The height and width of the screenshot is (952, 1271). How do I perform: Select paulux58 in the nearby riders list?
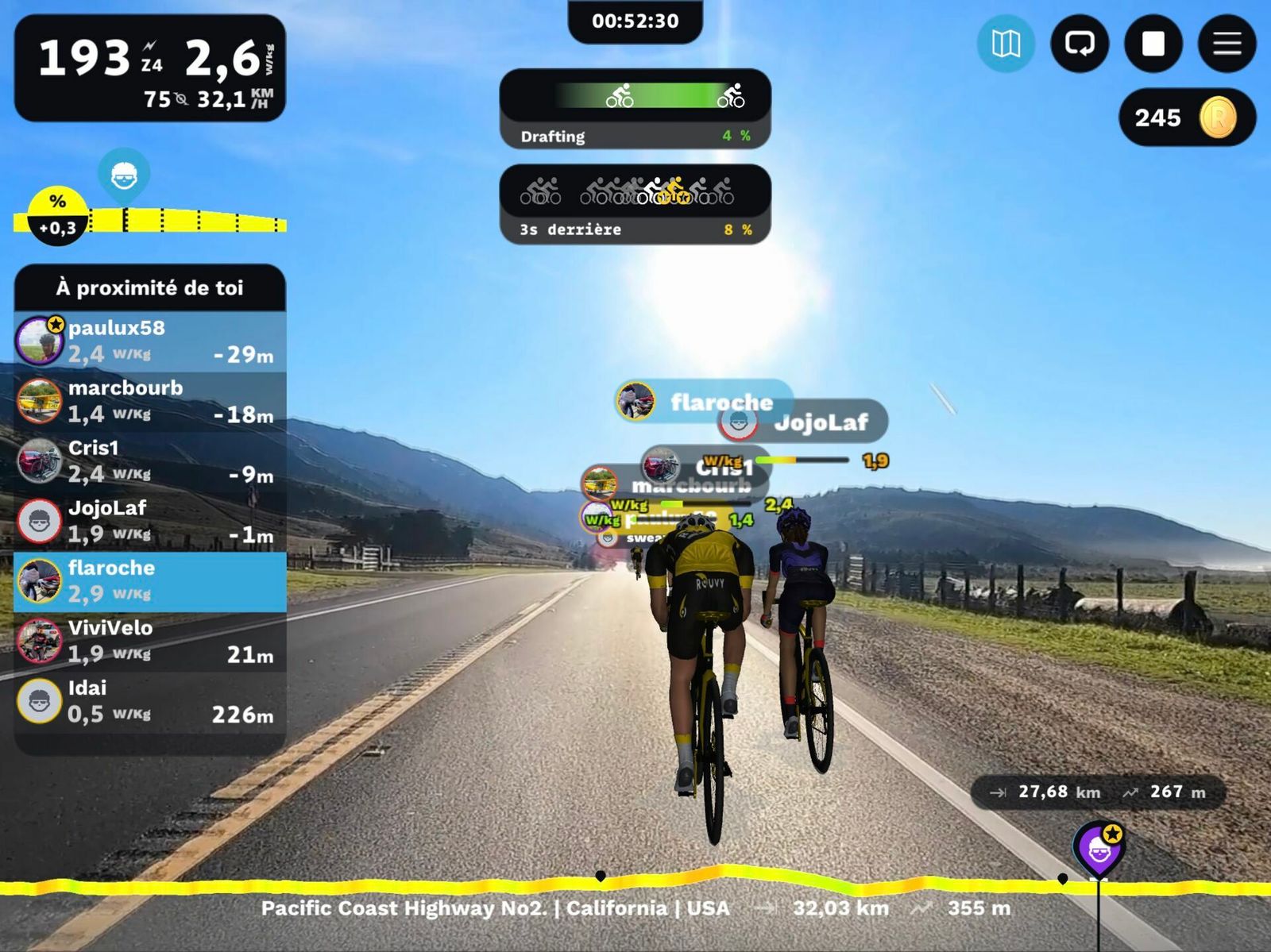click(x=150, y=341)
